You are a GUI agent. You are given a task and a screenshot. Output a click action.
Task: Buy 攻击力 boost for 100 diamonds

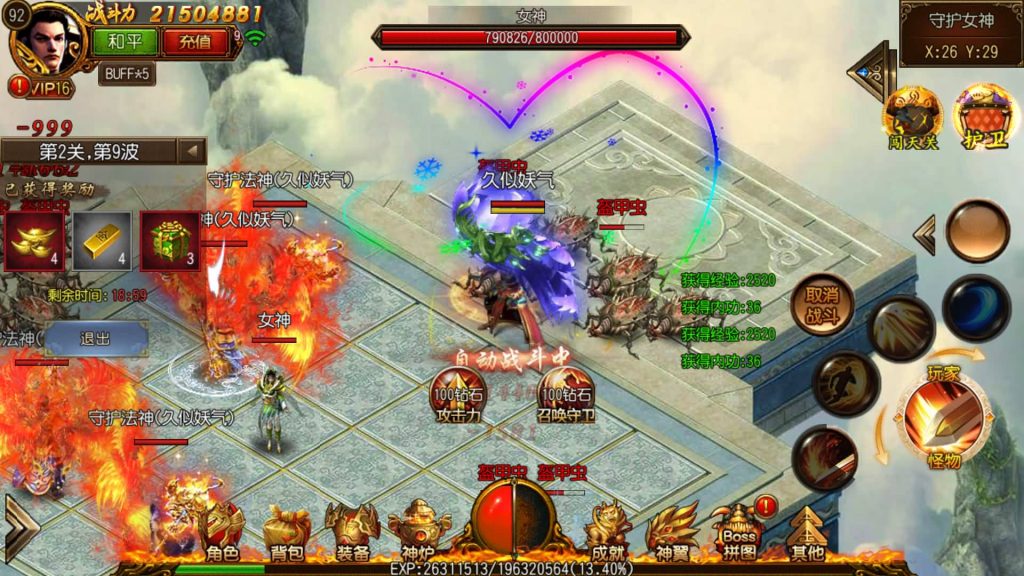pos(457,396)
